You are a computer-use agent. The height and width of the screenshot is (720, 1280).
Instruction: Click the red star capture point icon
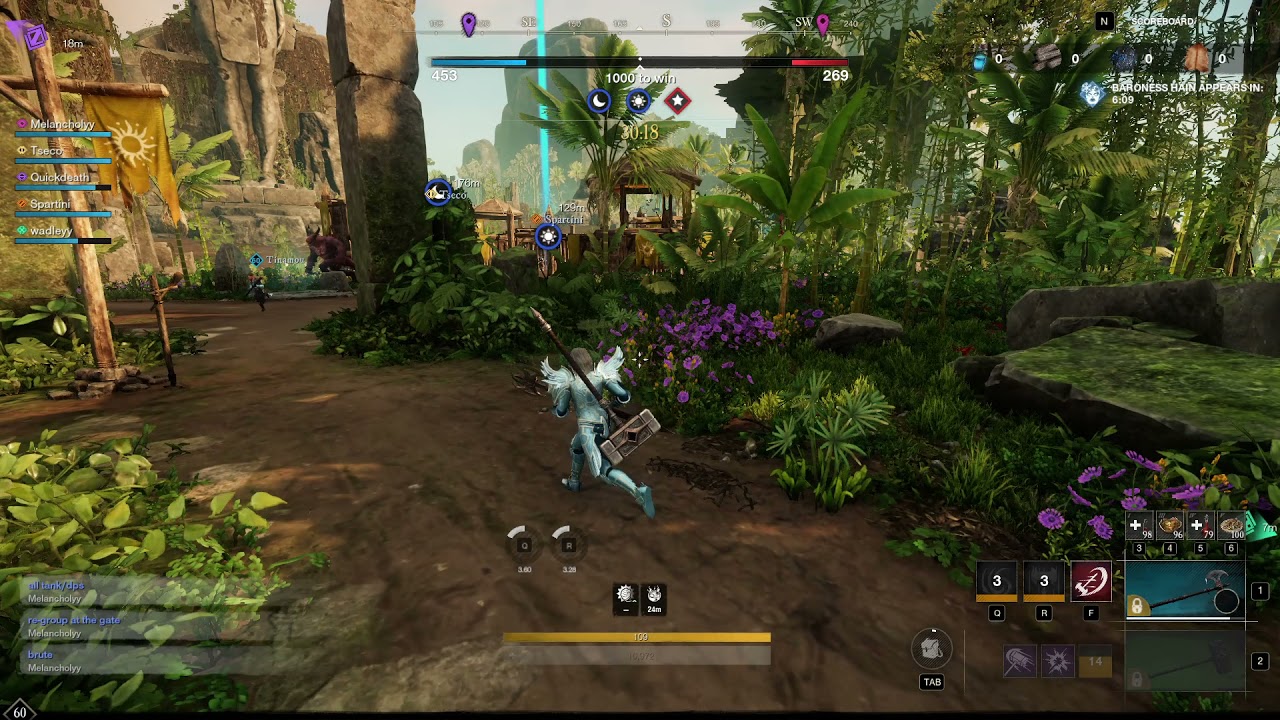tap(677, 101)
